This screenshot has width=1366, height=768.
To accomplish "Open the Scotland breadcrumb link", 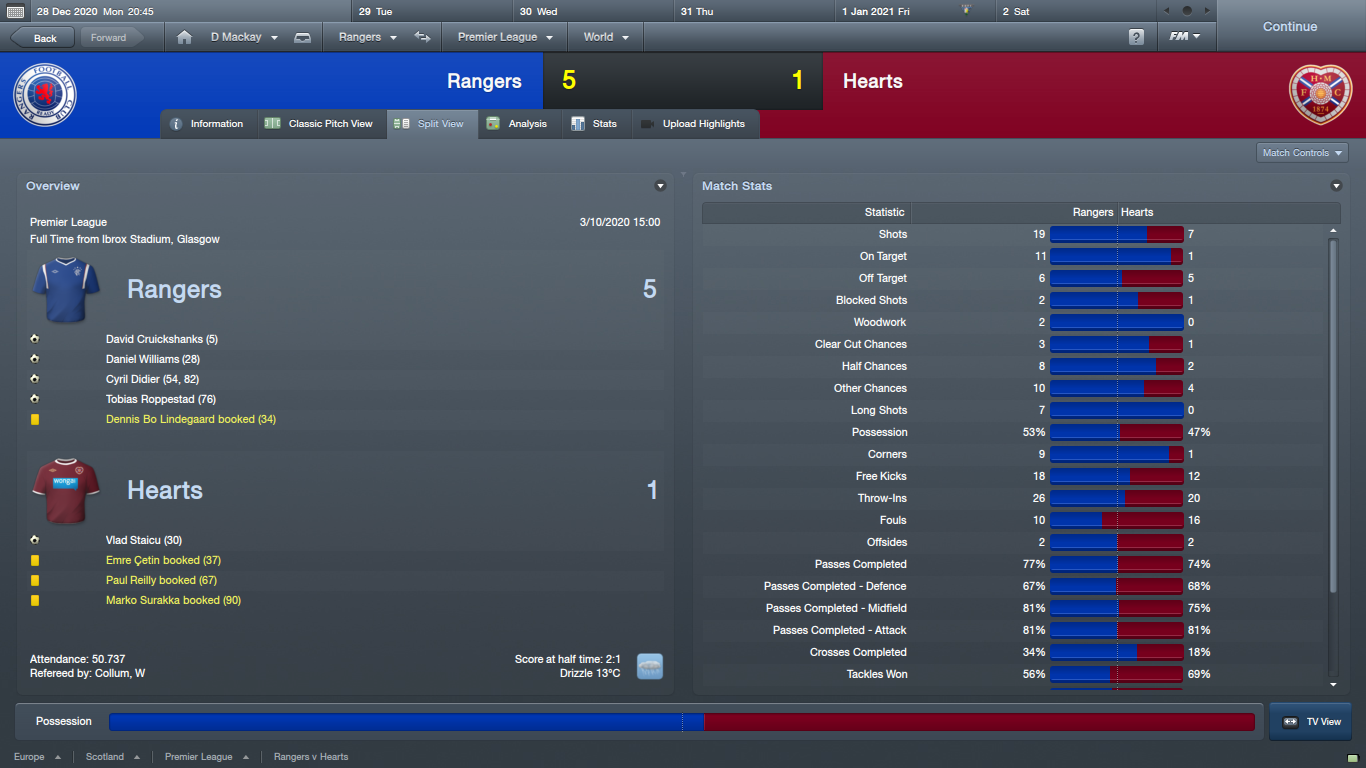I will pos(105,757).
